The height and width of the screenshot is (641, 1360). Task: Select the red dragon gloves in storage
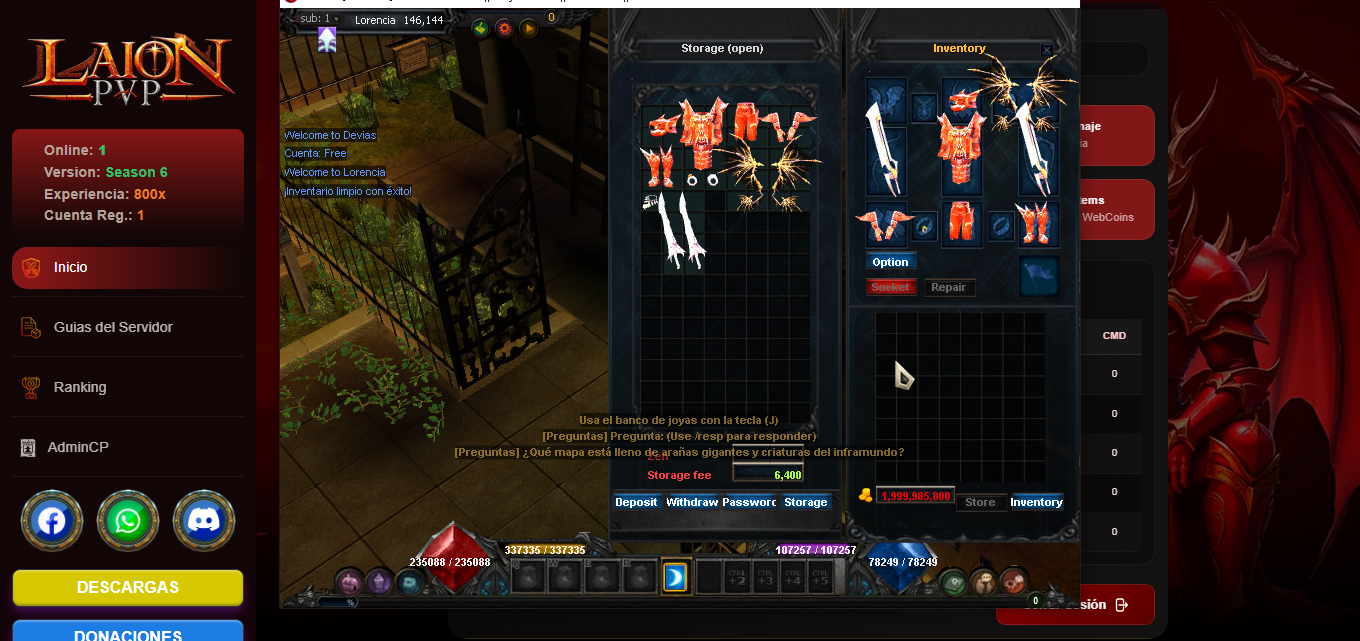click(x=788, y=124)
